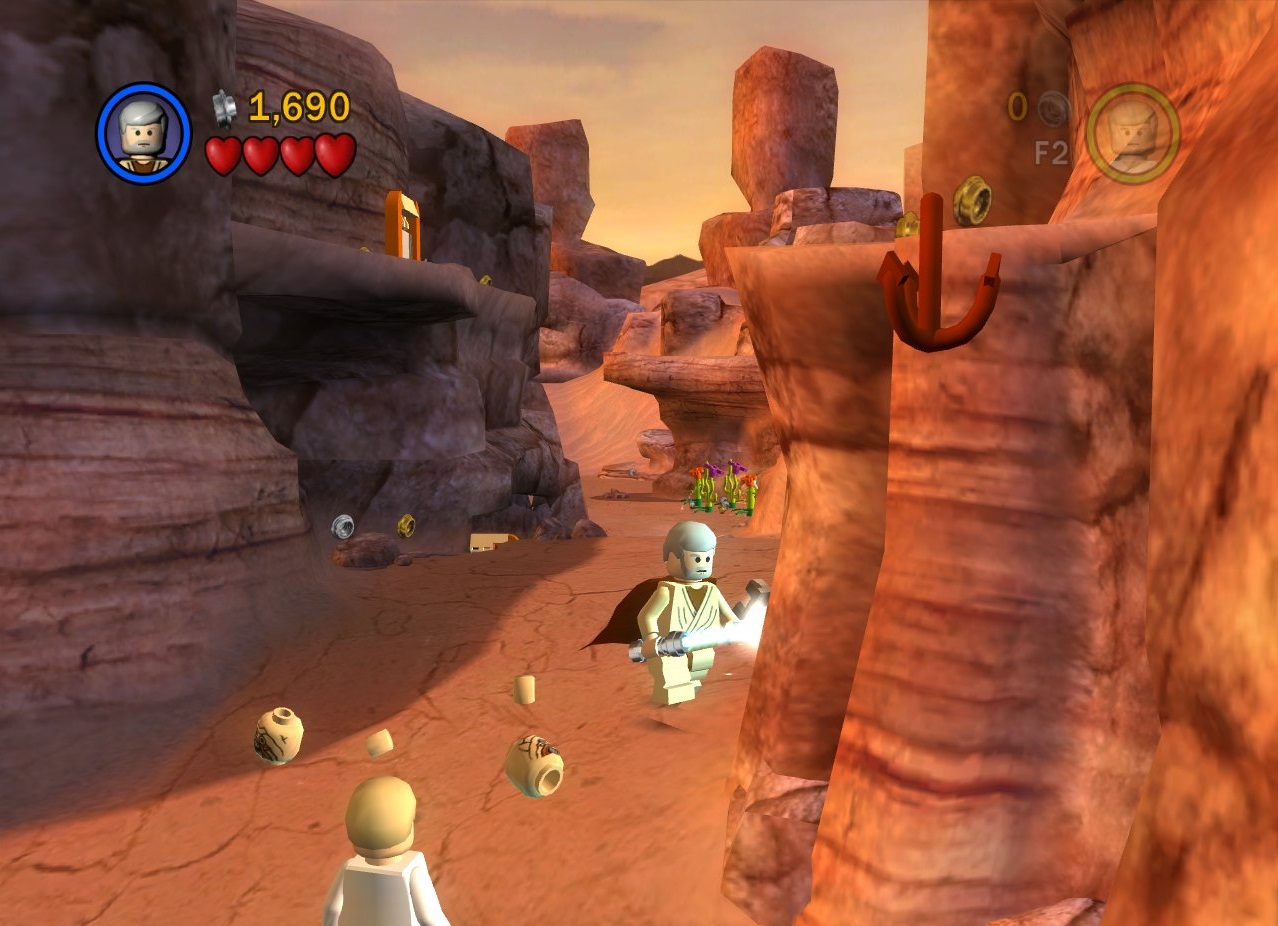Select the Obi-Wan player one portrait
Viewport: 1278px width, 926px height.
[143, 133]
